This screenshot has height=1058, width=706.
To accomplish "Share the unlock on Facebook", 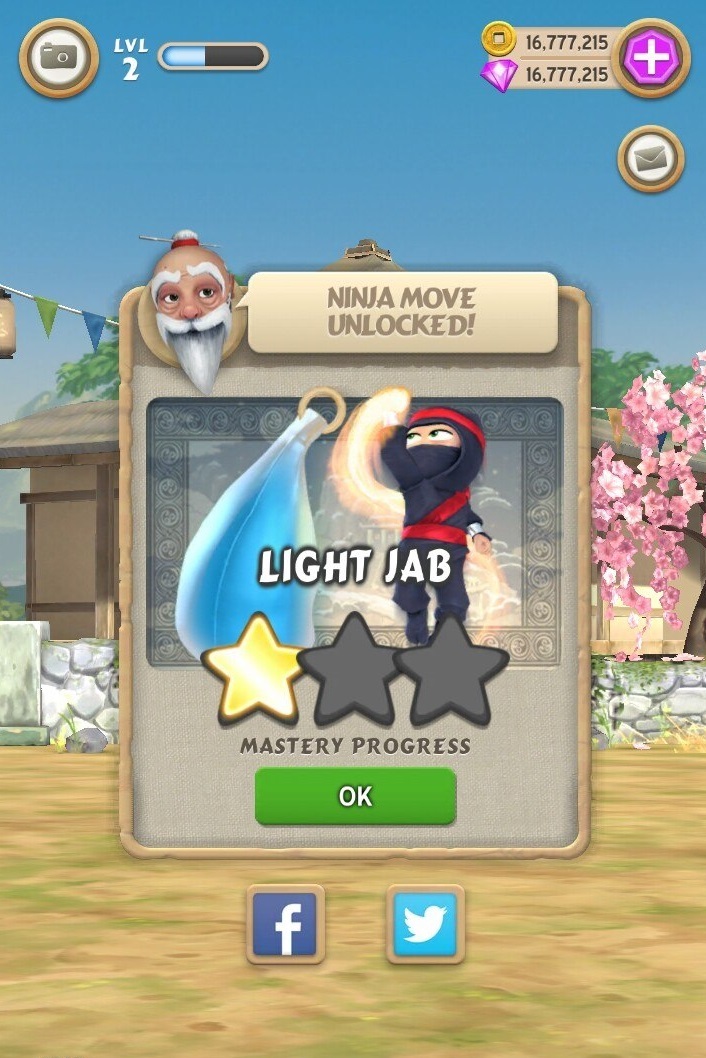I will pos(286,924).
